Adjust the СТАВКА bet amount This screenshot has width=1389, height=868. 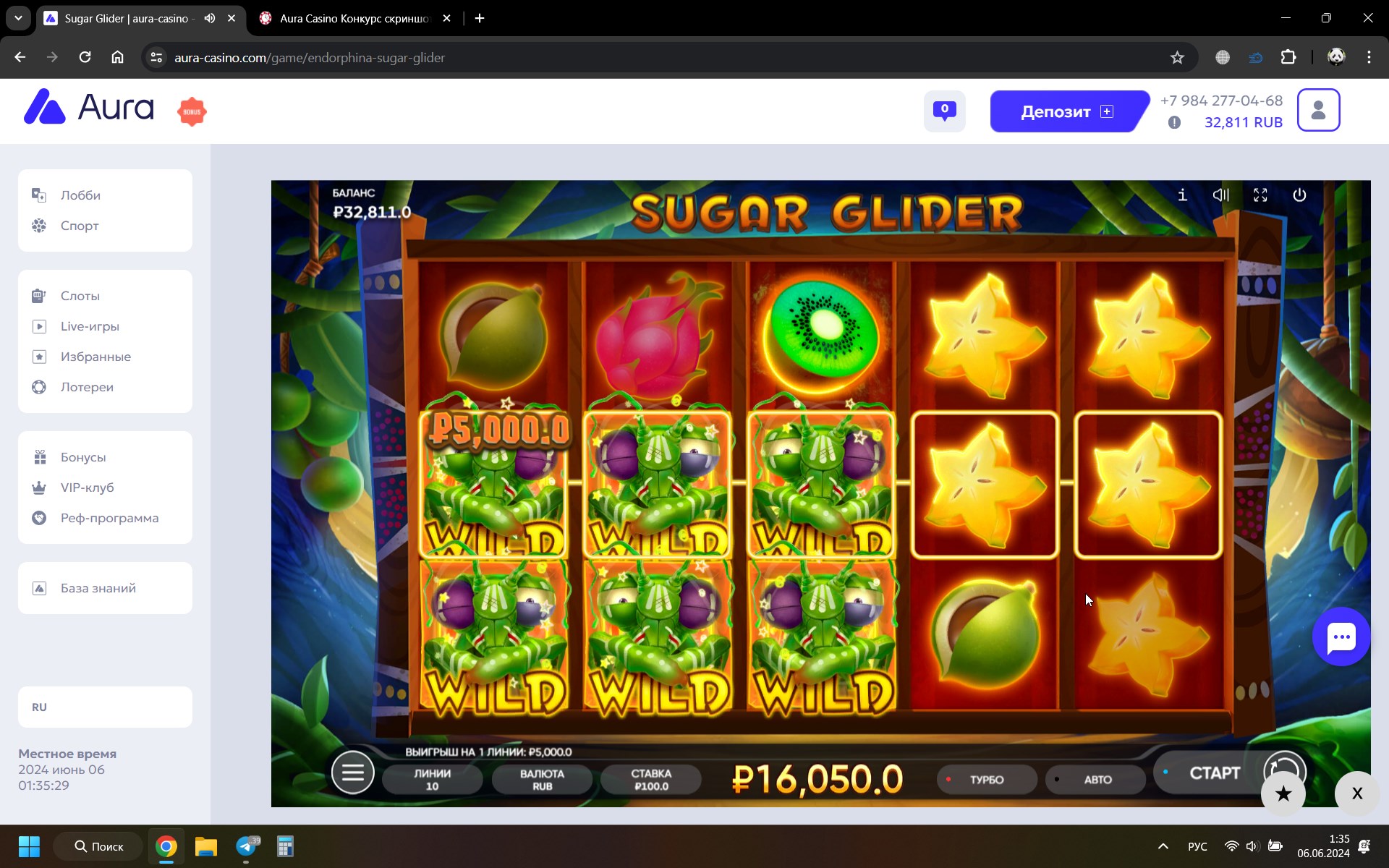650,780
